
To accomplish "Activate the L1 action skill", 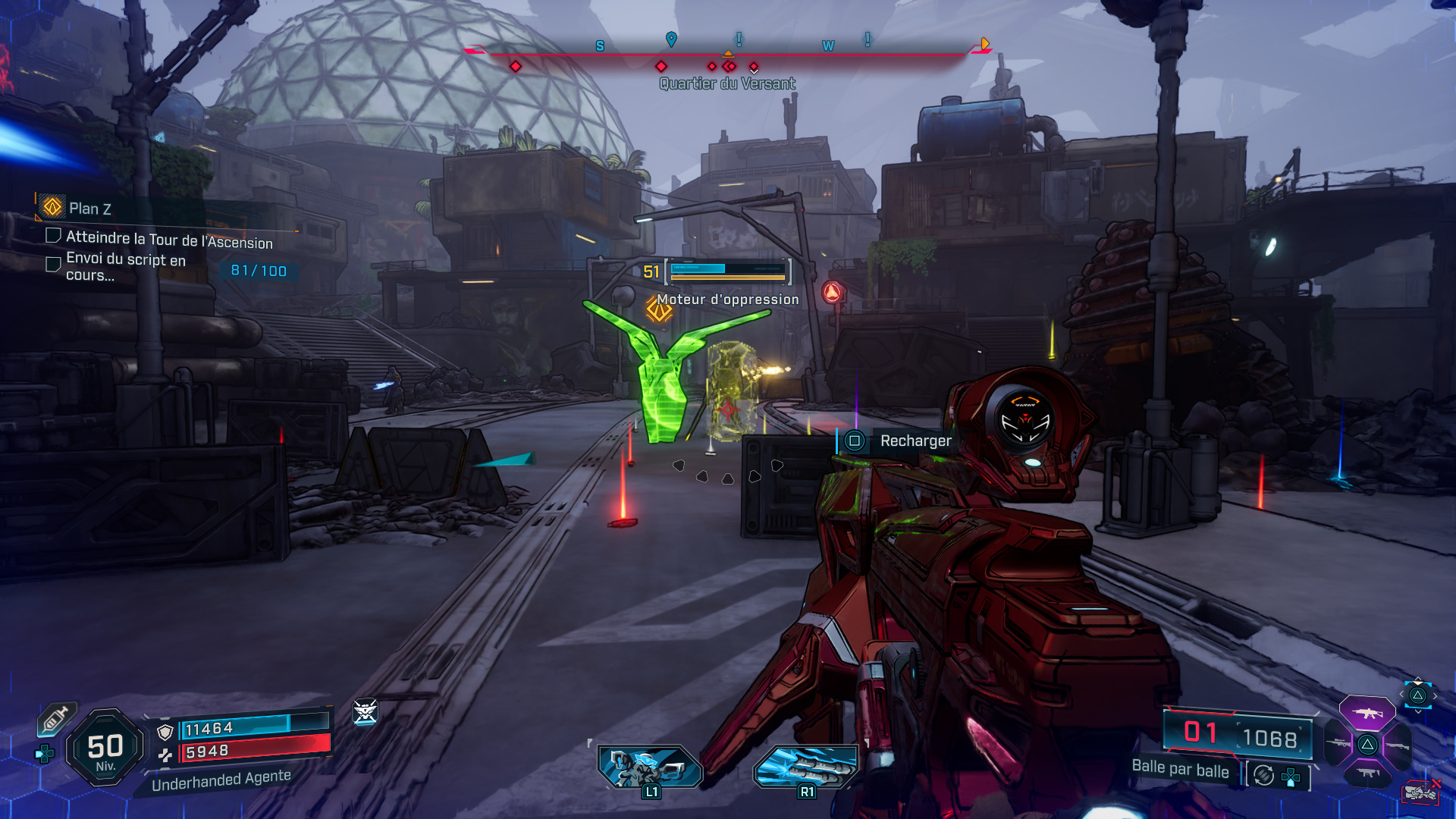I will tap(650, 767).
